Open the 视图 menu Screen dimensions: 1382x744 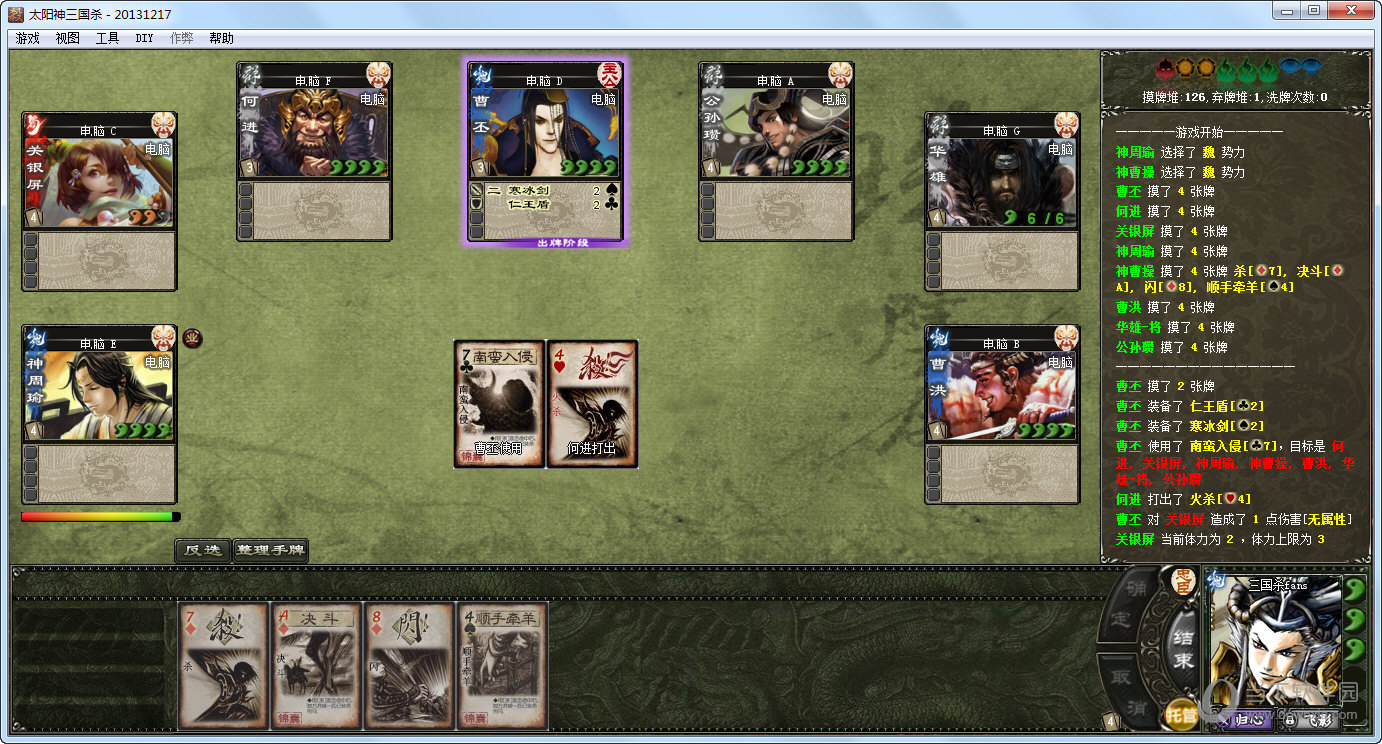point(67,38)
